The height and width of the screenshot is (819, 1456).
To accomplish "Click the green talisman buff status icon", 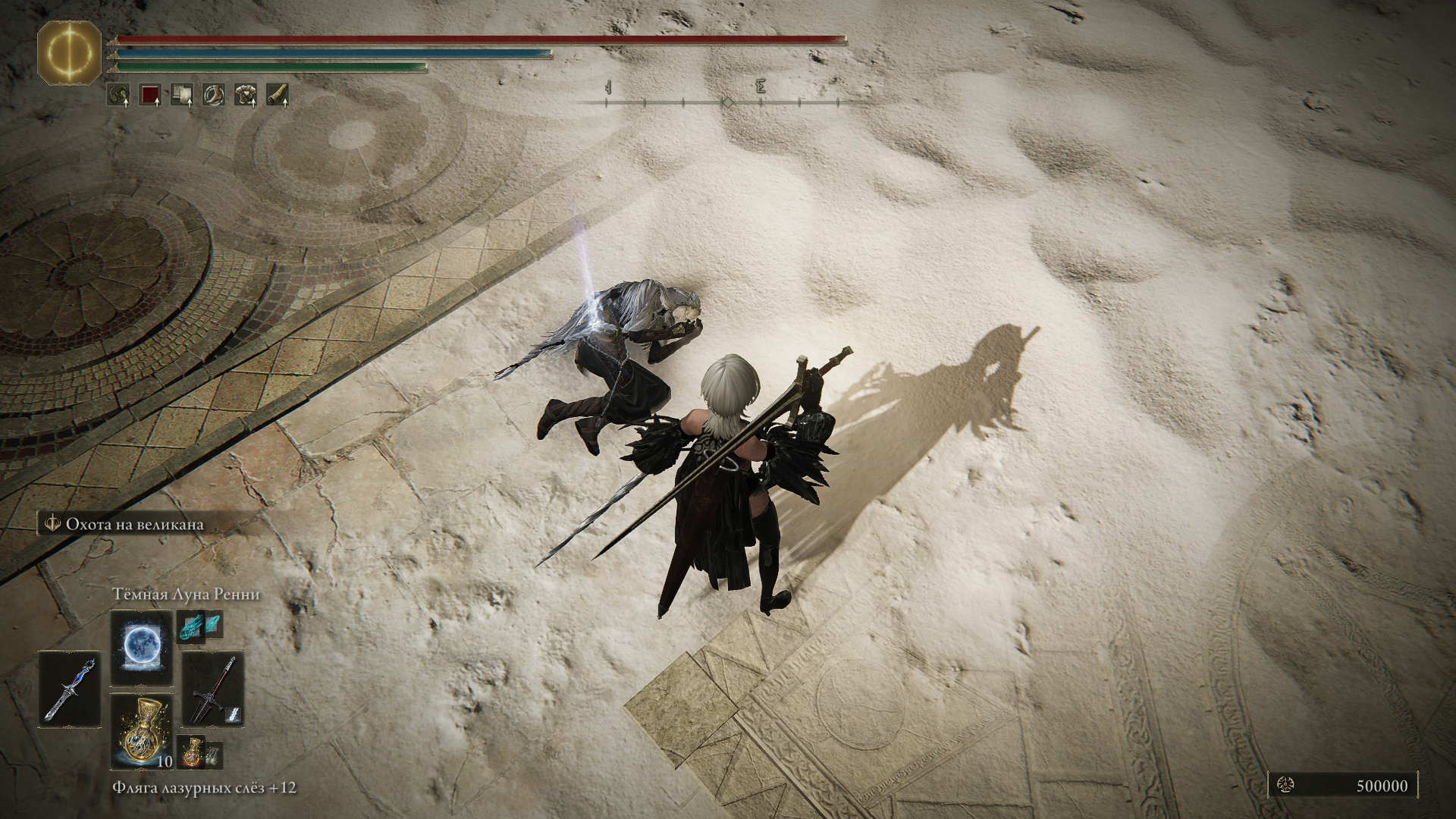I will [118, 95].
